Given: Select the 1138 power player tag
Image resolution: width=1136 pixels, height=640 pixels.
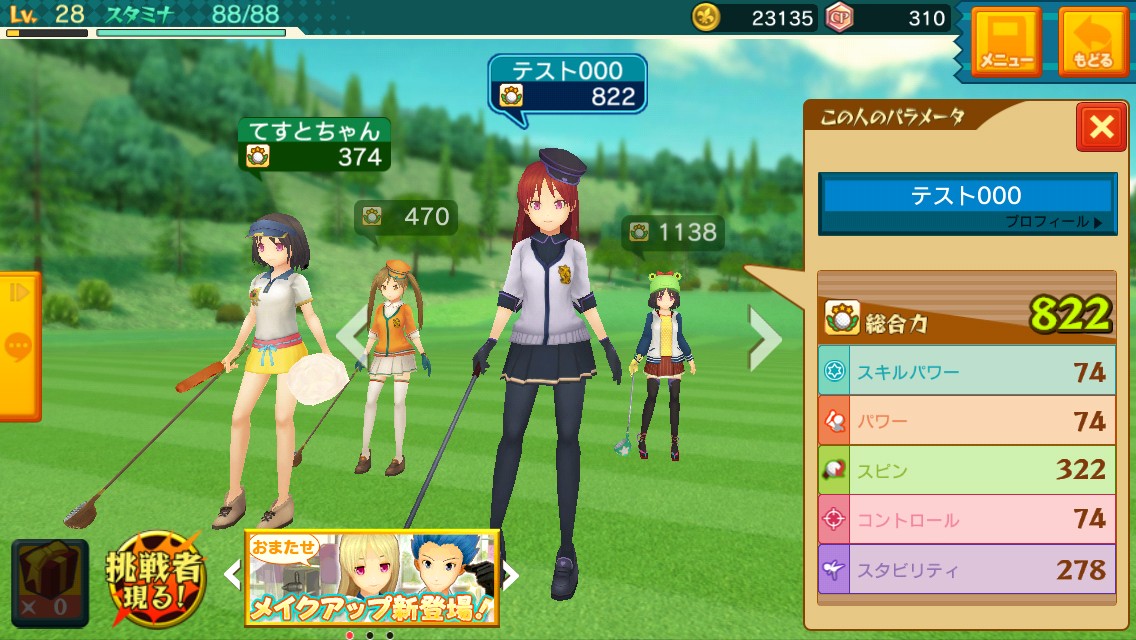Looking at the screenshot, I should (673, 233).
